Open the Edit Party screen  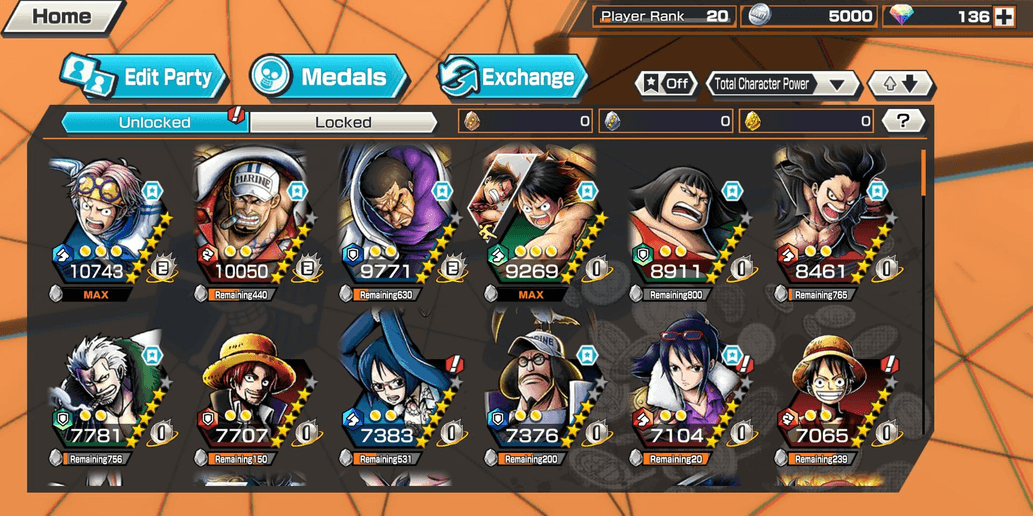coord(146,77)
